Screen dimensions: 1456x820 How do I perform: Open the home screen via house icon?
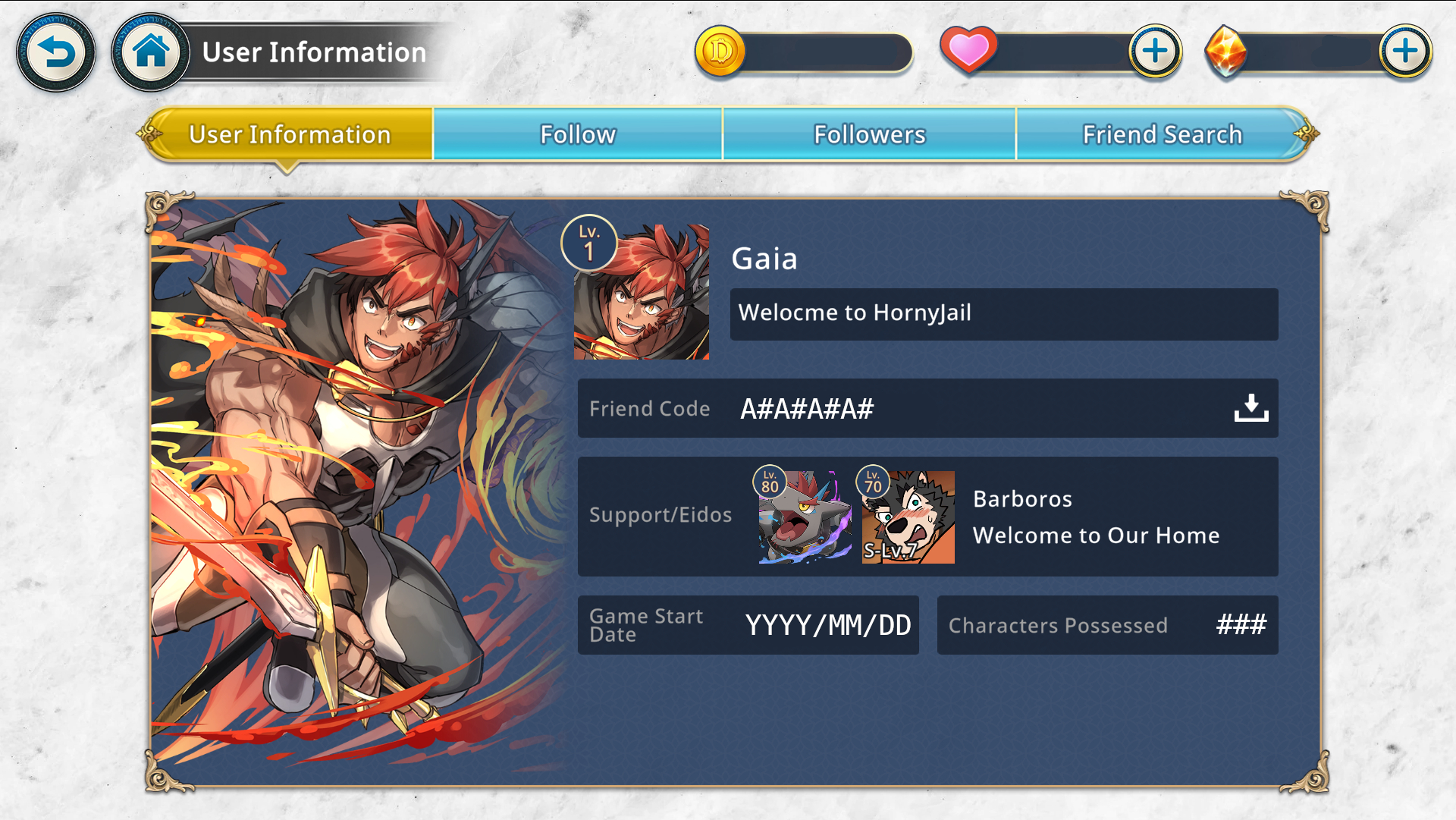(151, 52)
